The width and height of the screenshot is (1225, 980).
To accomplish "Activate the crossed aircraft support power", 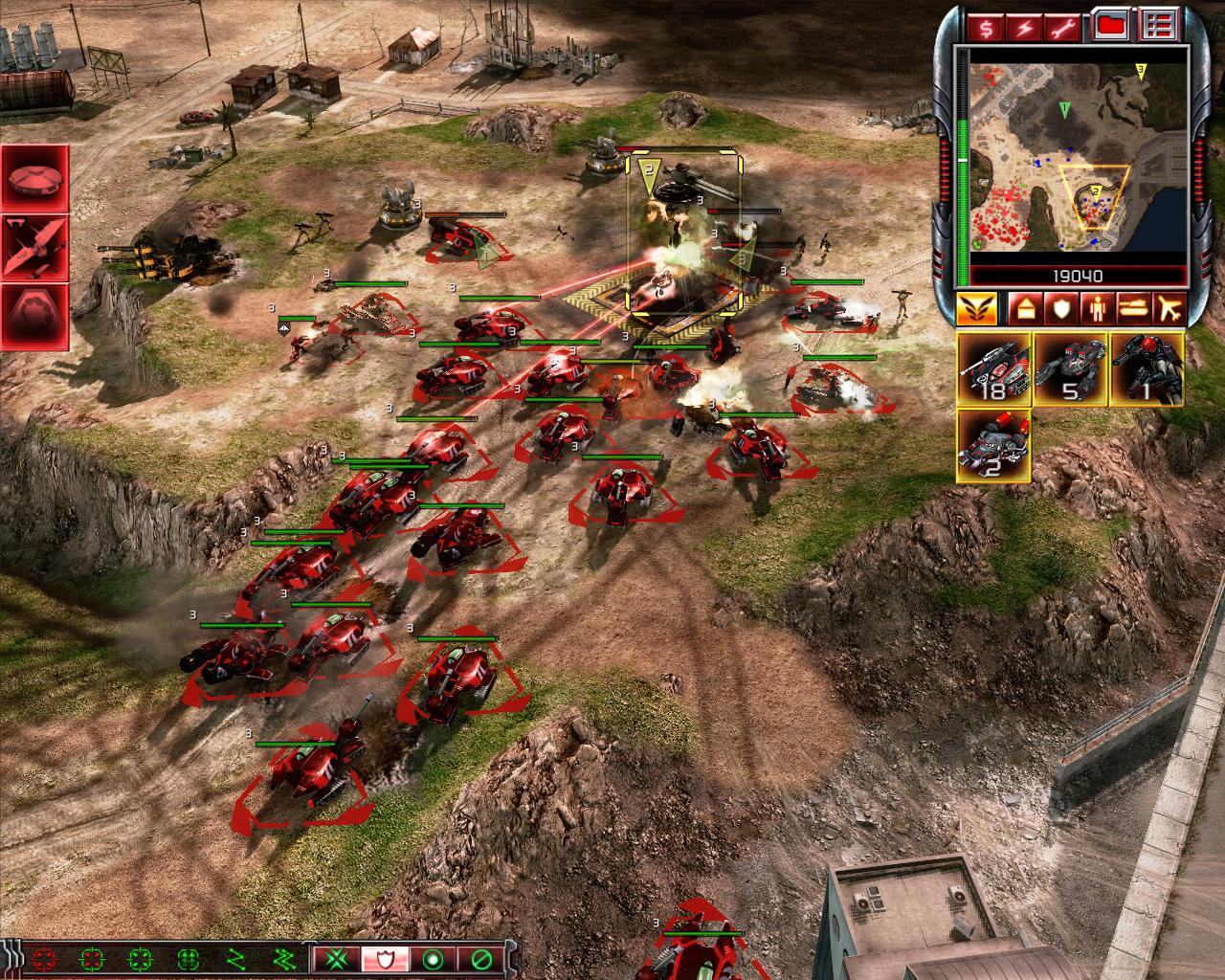I will pyautogui.click(x=34, y=247).
